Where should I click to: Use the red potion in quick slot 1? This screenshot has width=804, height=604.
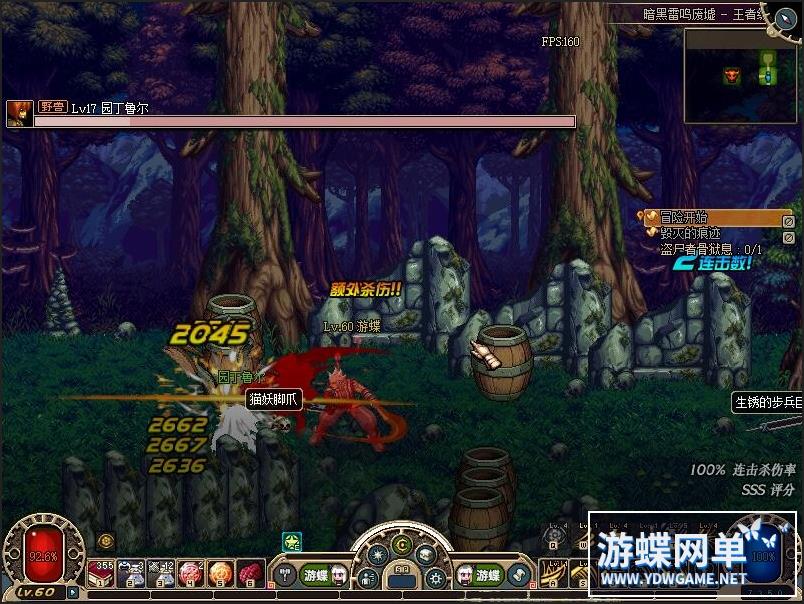[x=101, y=573]
